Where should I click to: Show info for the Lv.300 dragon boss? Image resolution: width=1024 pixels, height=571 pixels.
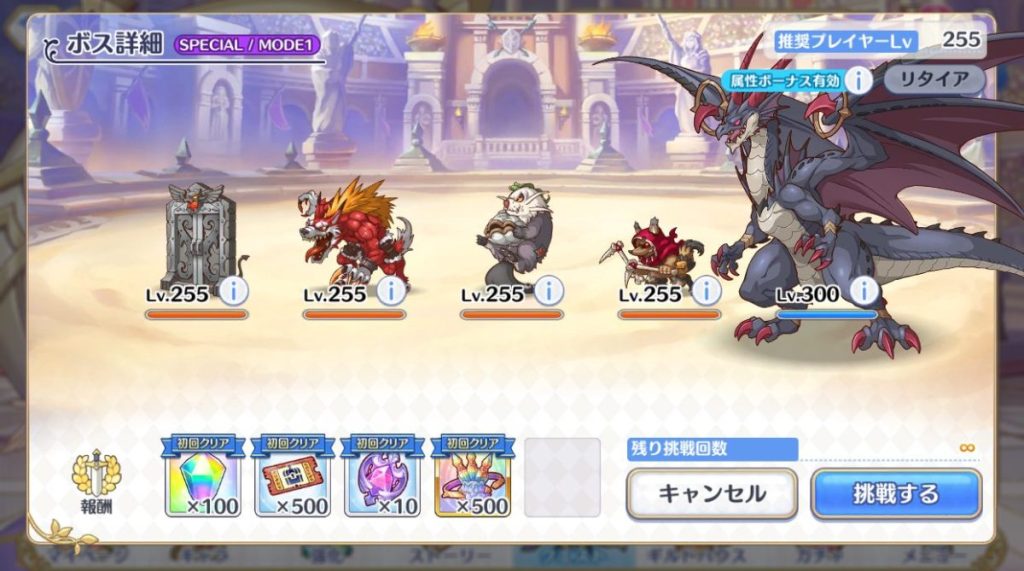[863, 291]
